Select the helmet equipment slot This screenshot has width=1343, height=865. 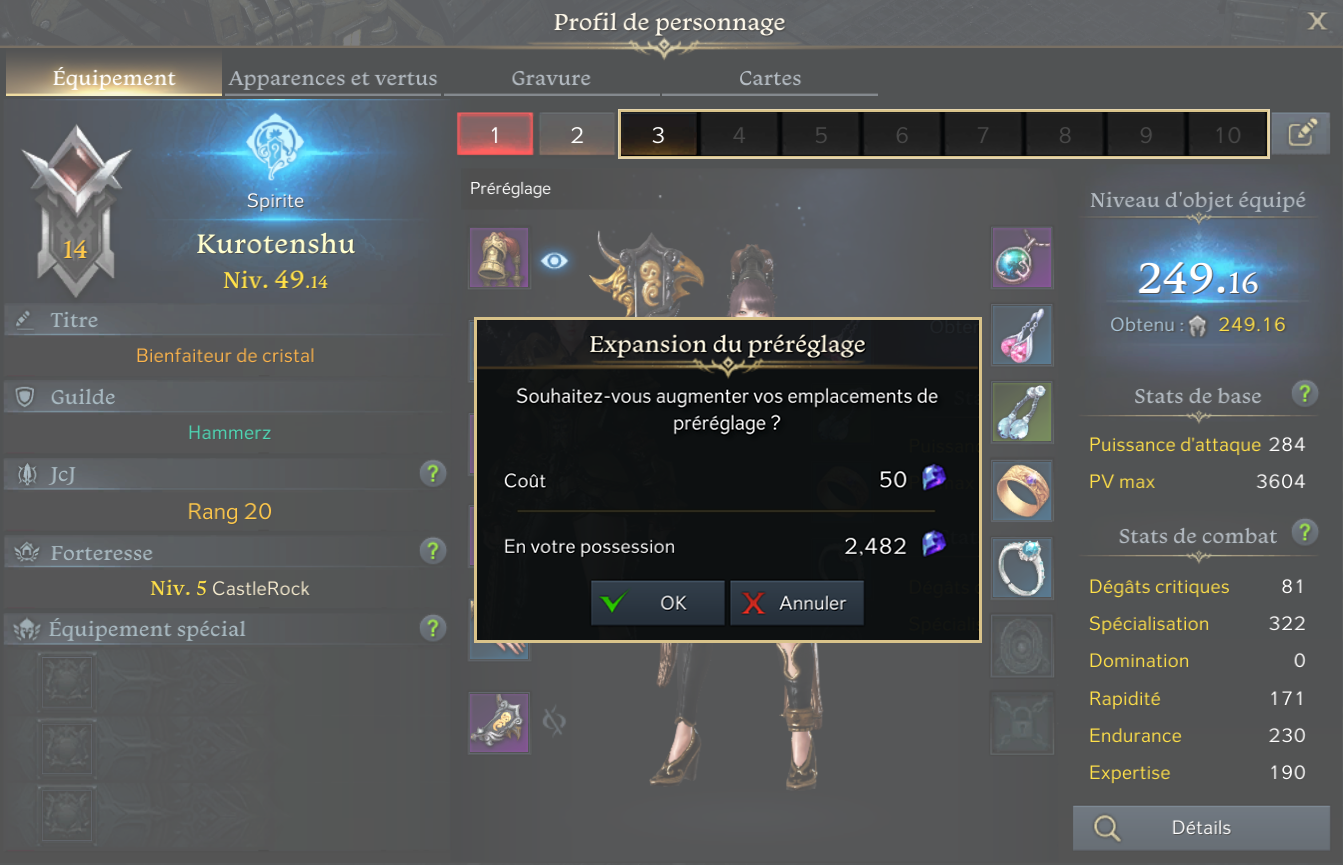tap(499, 257)
